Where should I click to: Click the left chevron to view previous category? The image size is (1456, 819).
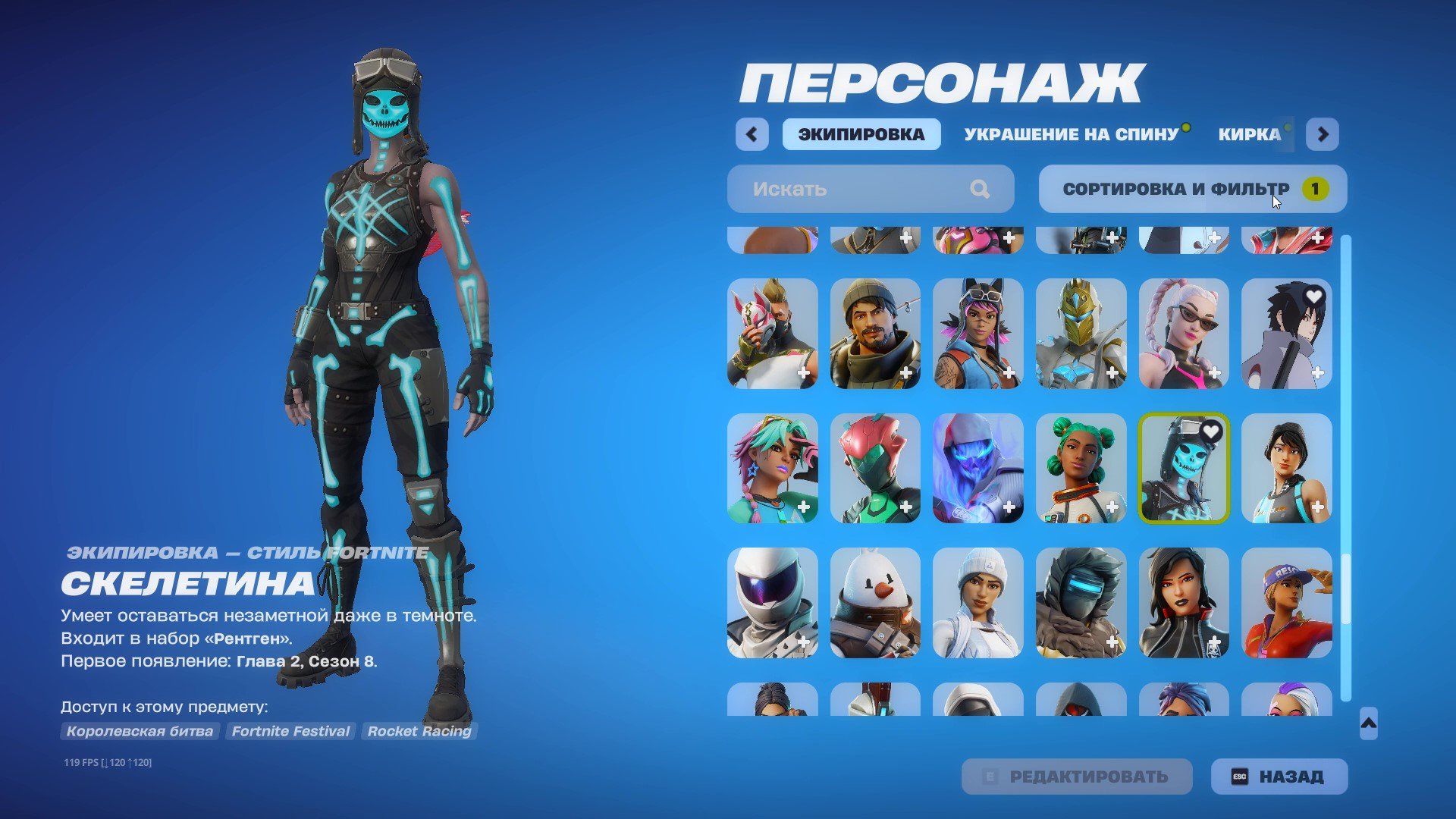click(752, 134)
